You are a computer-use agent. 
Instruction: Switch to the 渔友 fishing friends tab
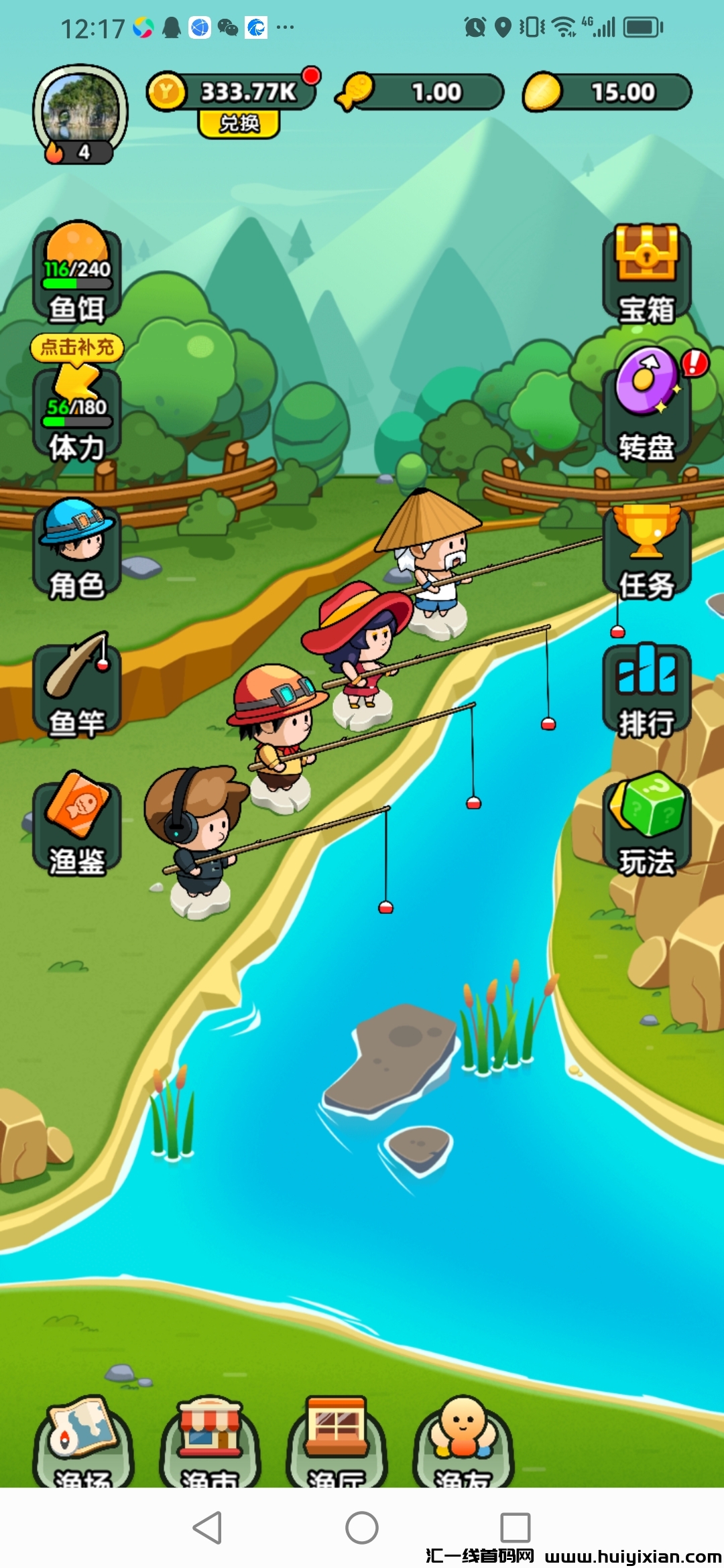pyautogui.click(x=463, y=1441)
